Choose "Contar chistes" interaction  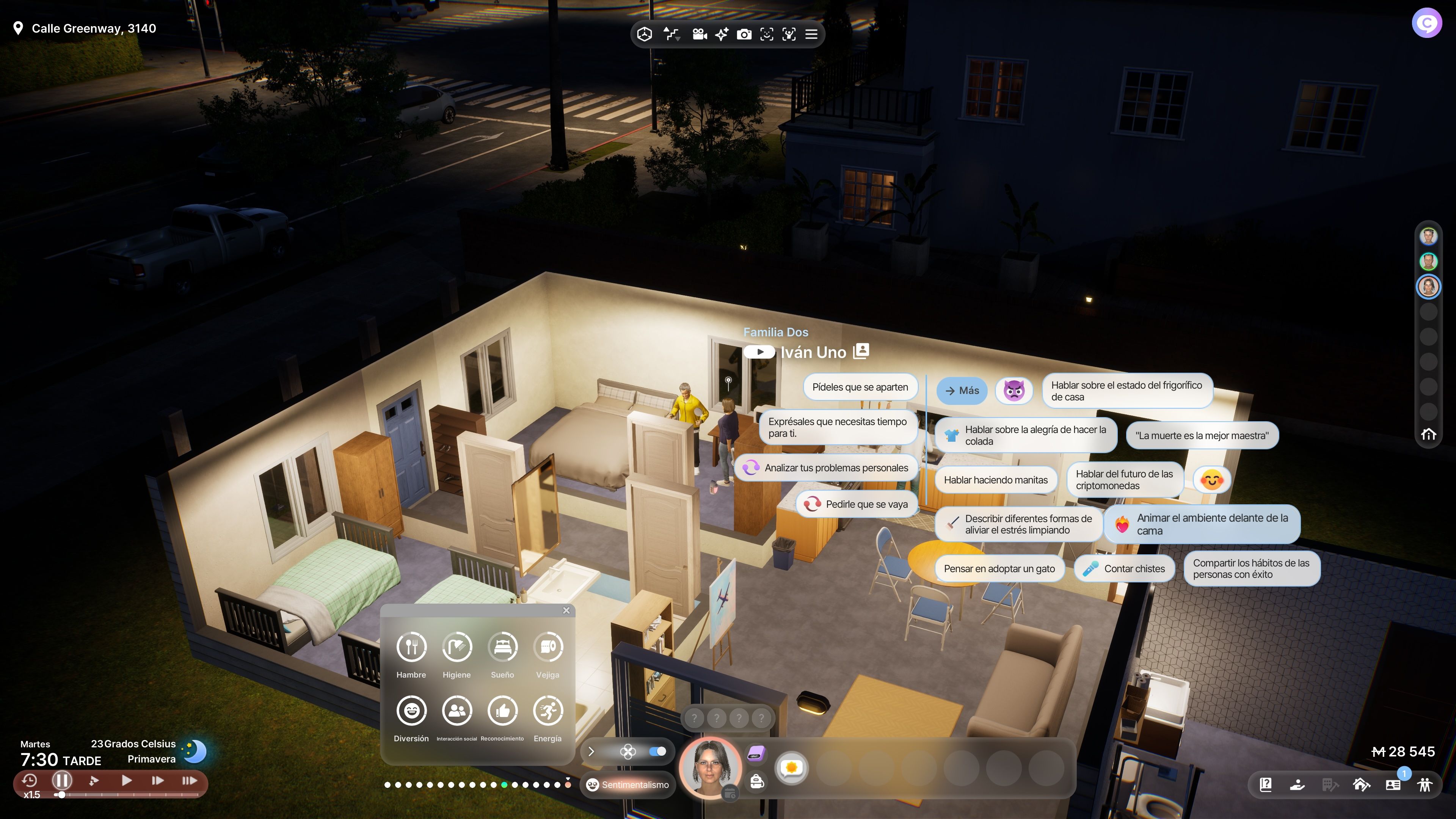[x=1124, y=569]
